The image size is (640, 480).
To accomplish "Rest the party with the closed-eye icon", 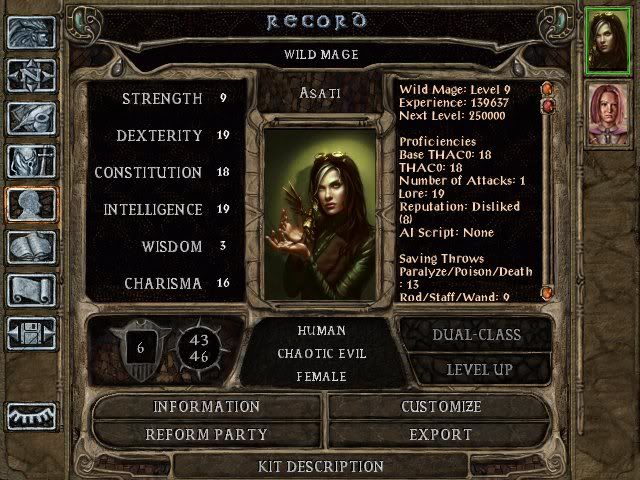I will (x=31, y=414).
